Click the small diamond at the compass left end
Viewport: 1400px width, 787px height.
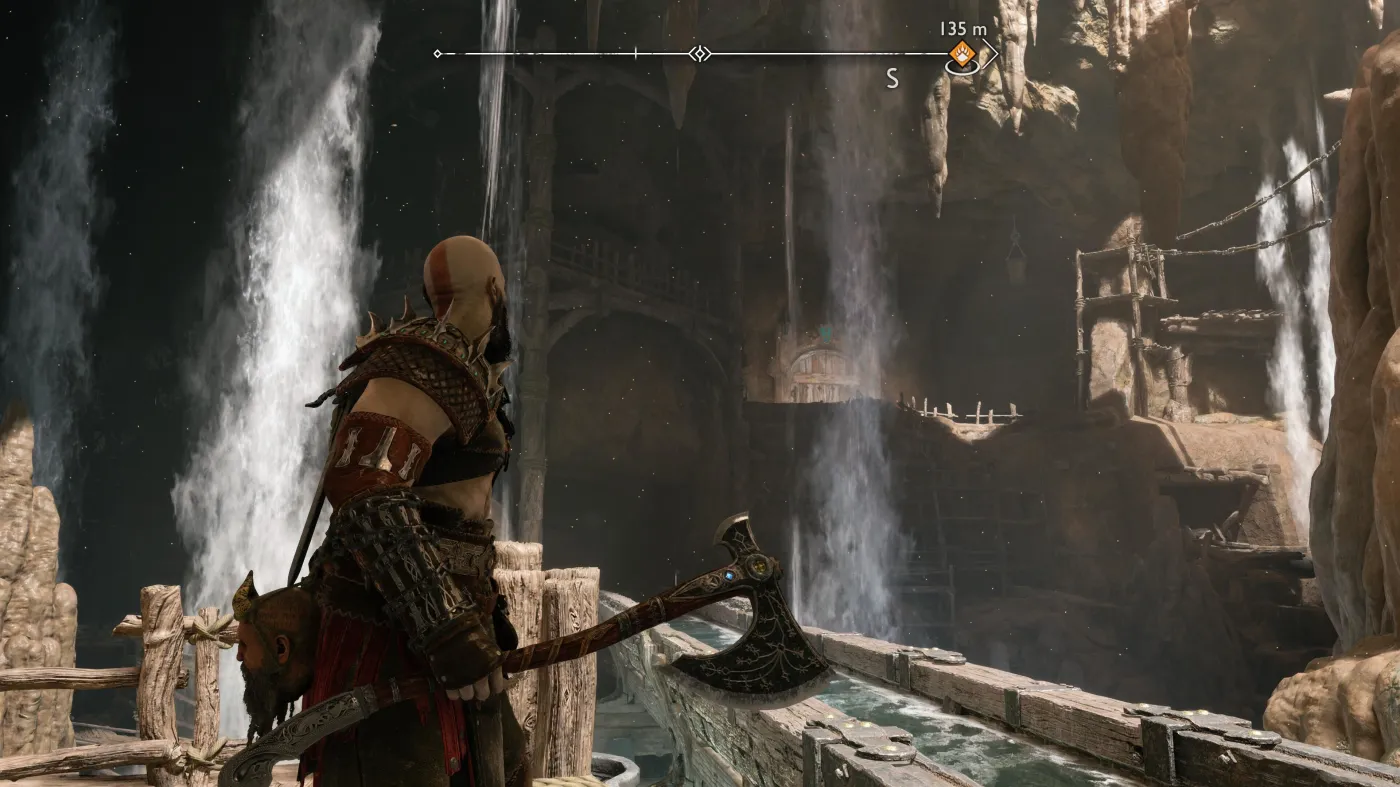[437, 53]
